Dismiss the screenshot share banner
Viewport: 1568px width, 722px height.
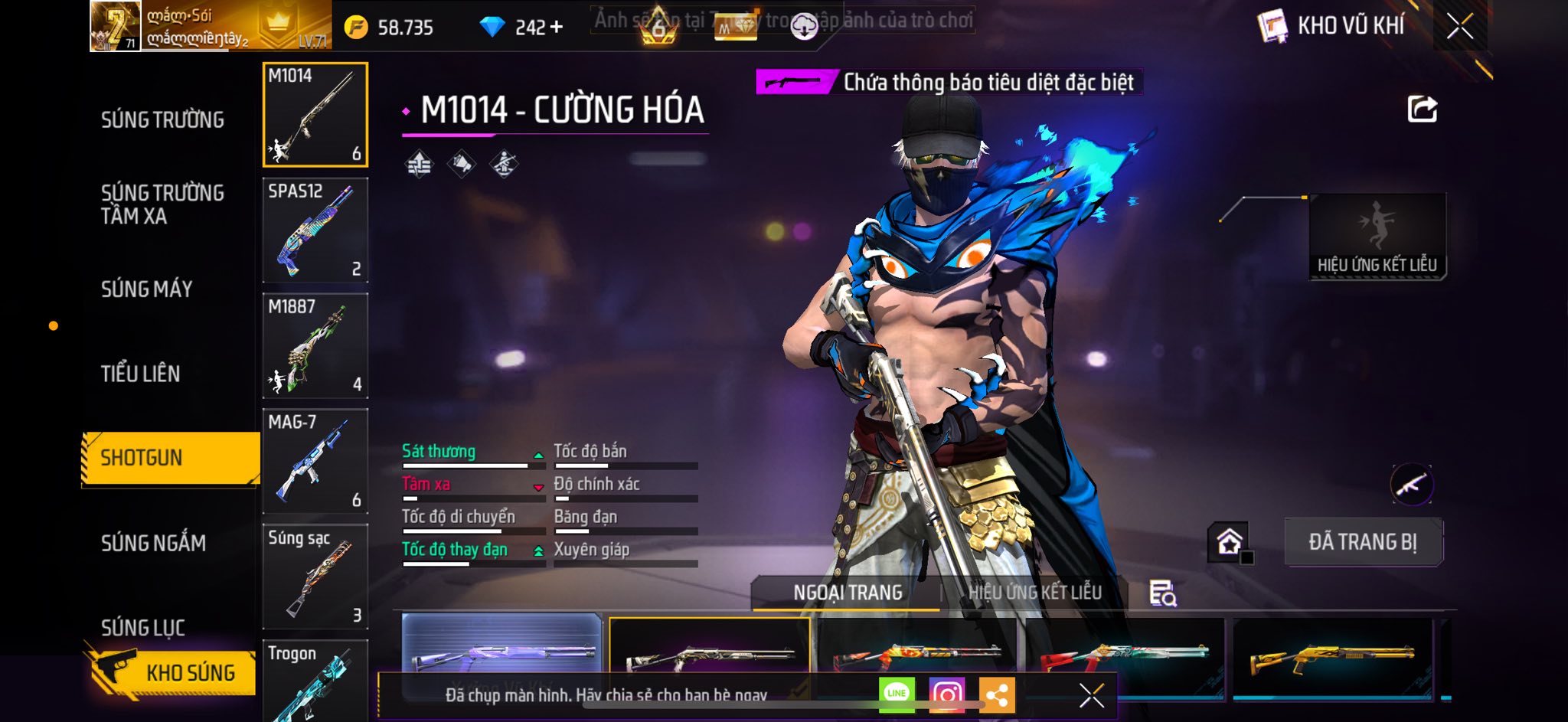(x=1091, y=695)
